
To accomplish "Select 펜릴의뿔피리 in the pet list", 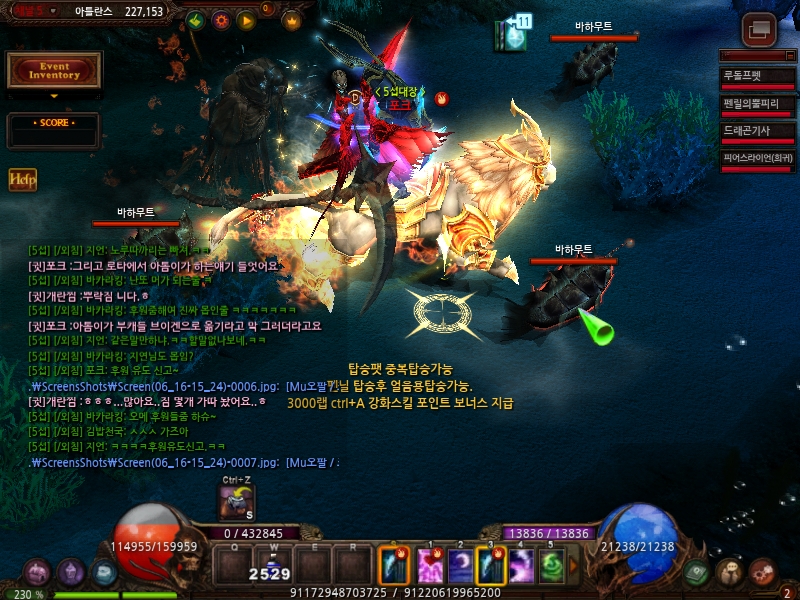I will [757, 104].
